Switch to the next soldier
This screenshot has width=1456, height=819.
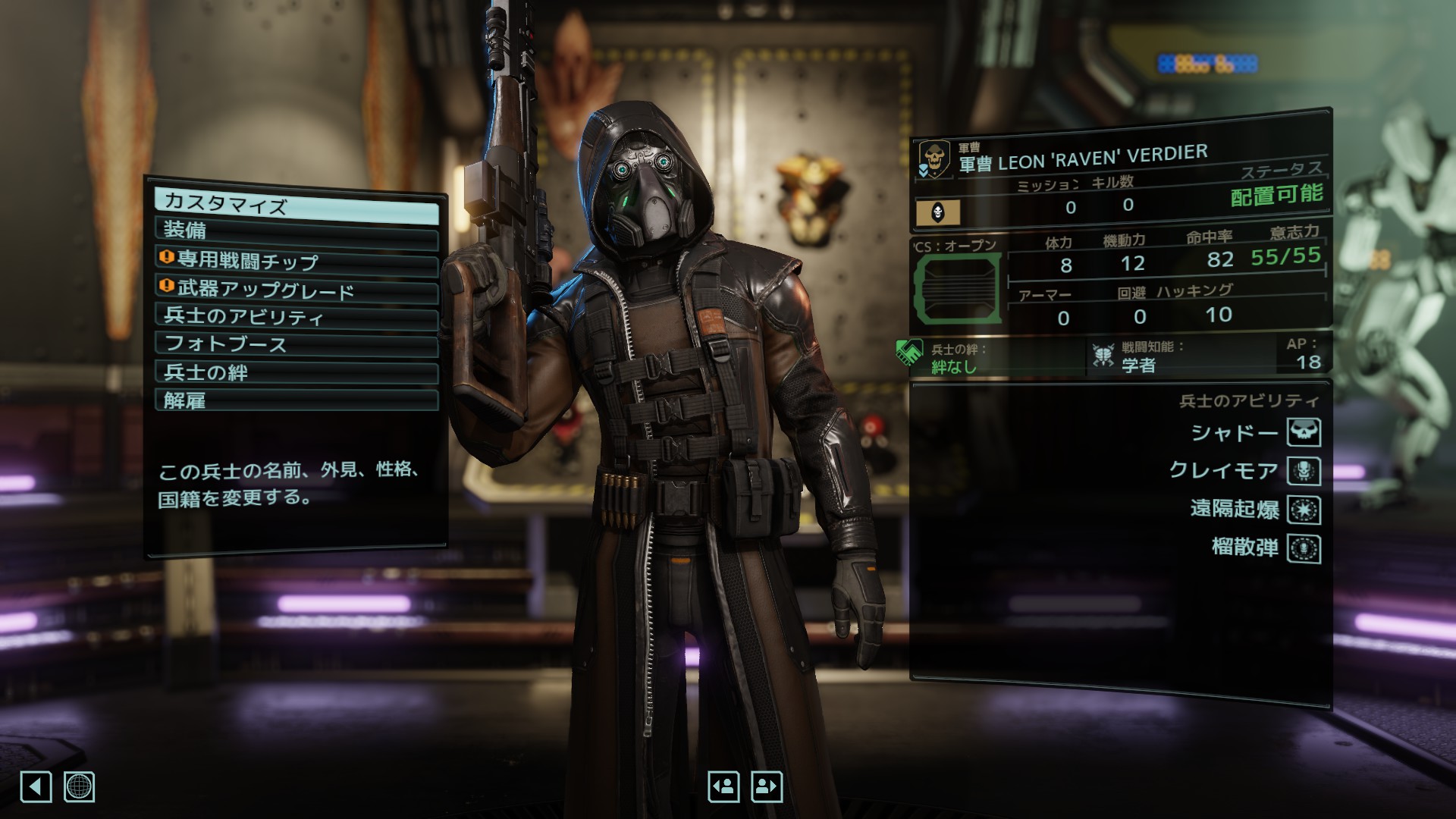click(766, 787)
